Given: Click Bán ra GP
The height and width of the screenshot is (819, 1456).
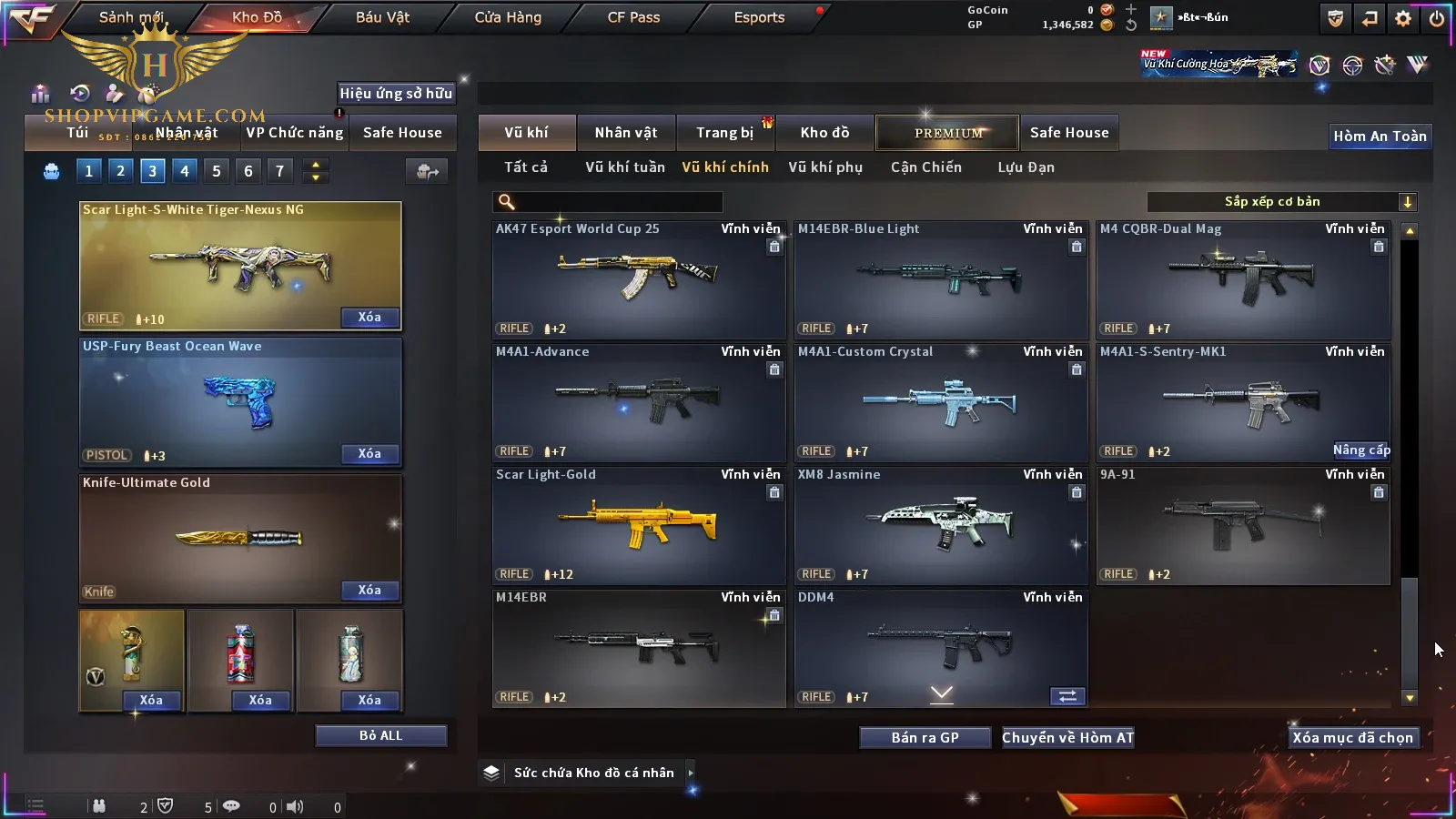Looking at the screenshot, I should pyautogui.click(x=925, y=738).
